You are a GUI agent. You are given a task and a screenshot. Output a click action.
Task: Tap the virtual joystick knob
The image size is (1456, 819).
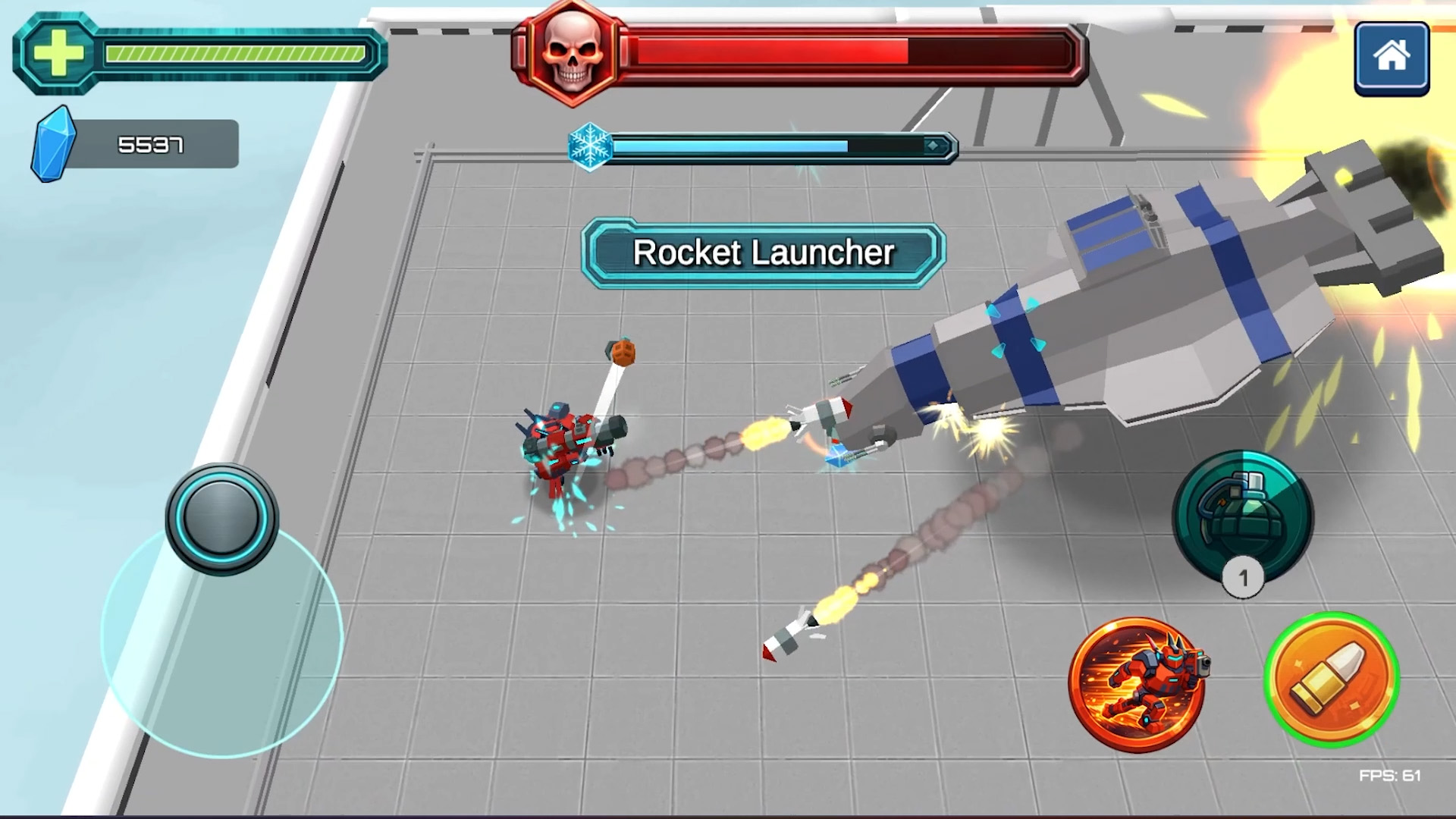tap(221, 519)
